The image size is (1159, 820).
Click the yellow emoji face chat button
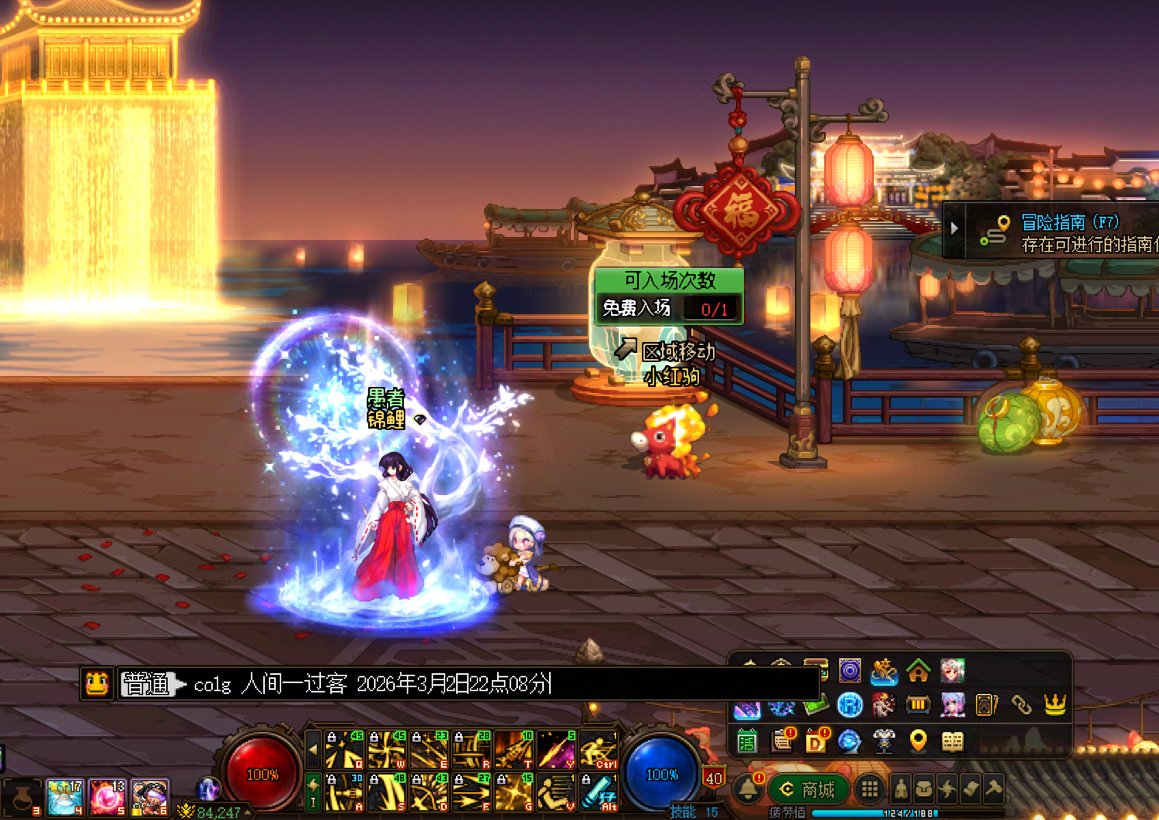point(96,684)
